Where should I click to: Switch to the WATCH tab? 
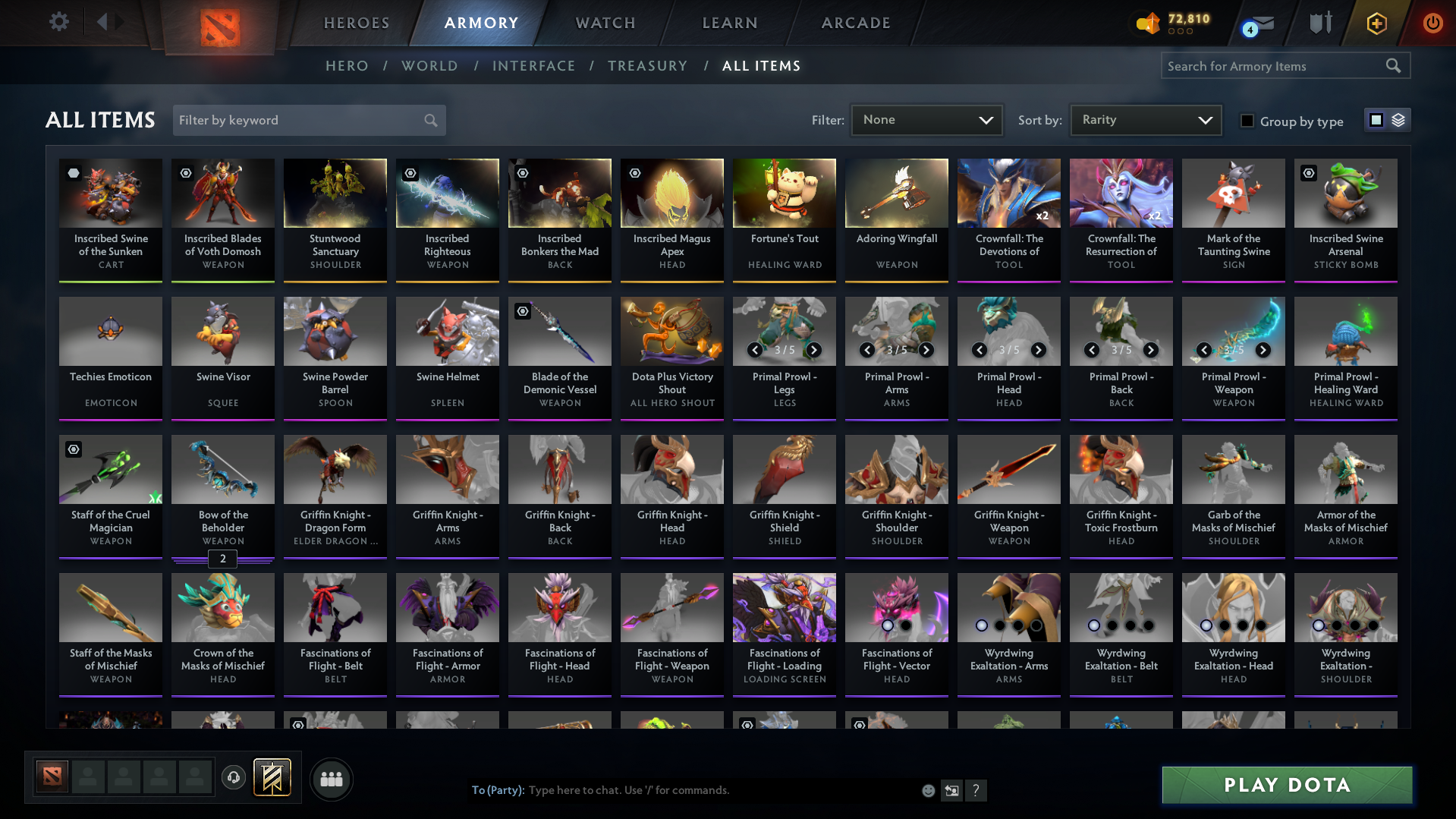(x=605, y=23)
